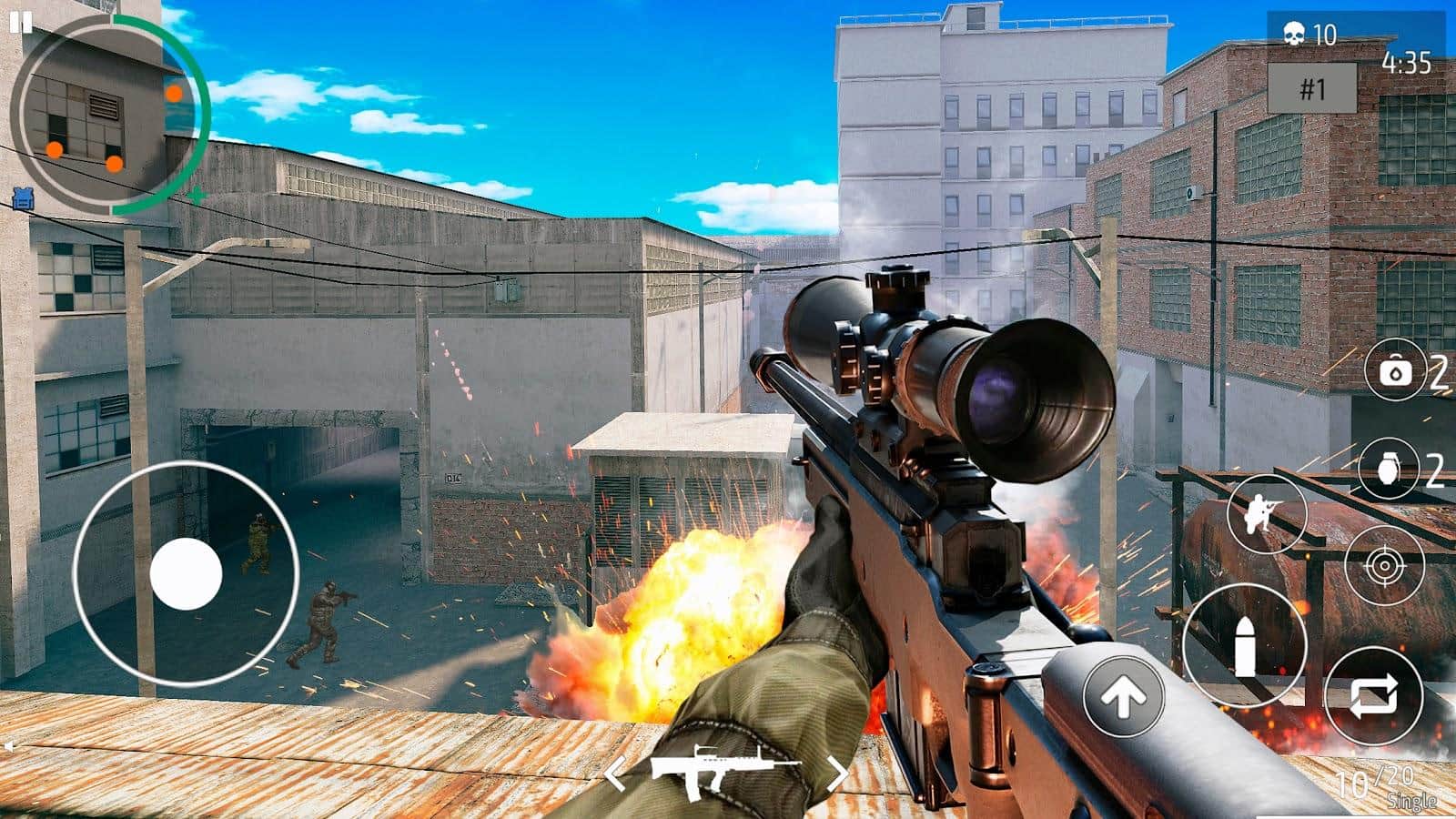Fire the weapon with the bullet button

pyautogui.click(x=1245, y=645)
